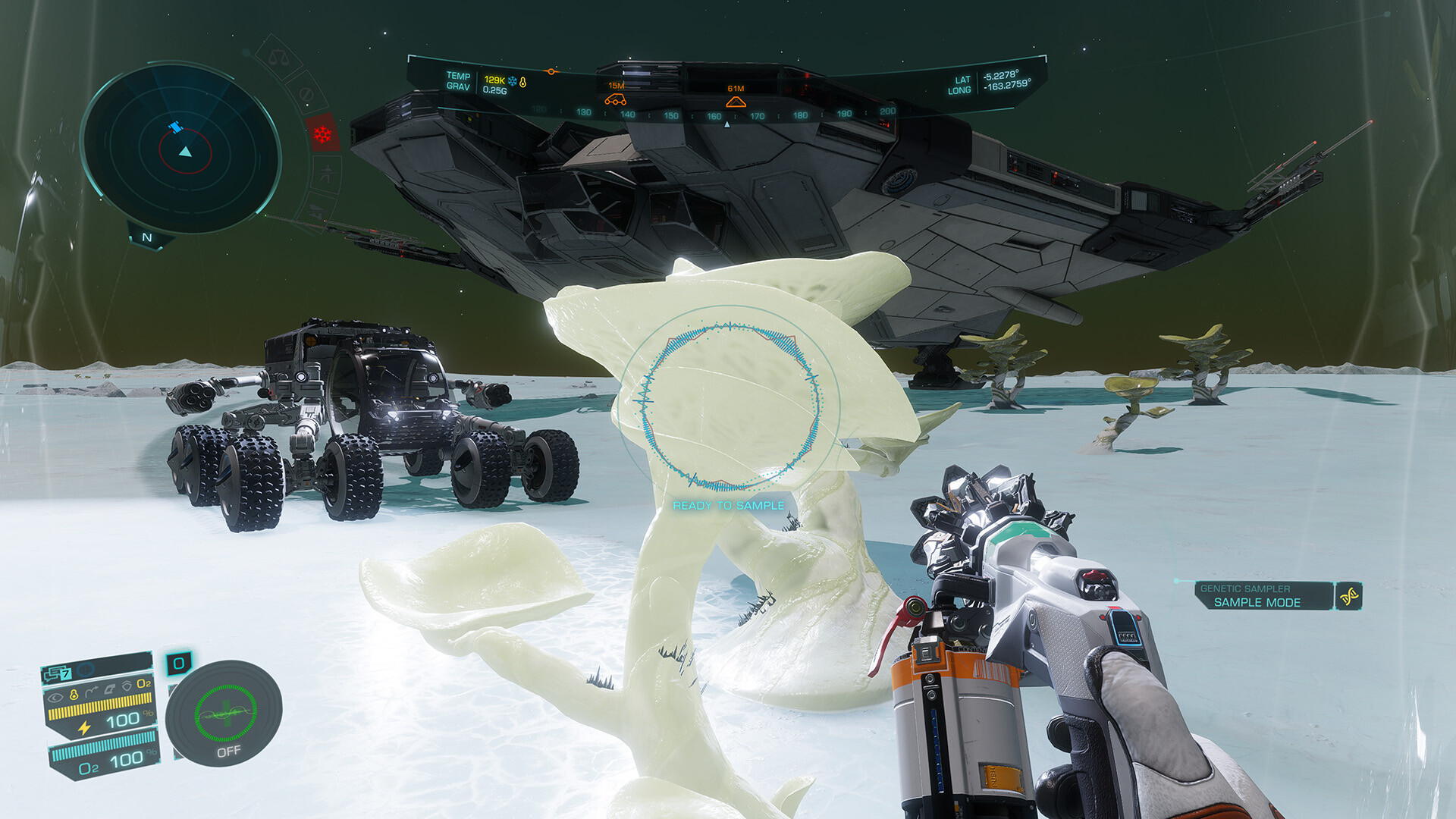Click the SRV marker on the compass
This screenshot has height=819, width=1456.
(x=615, y=99)
